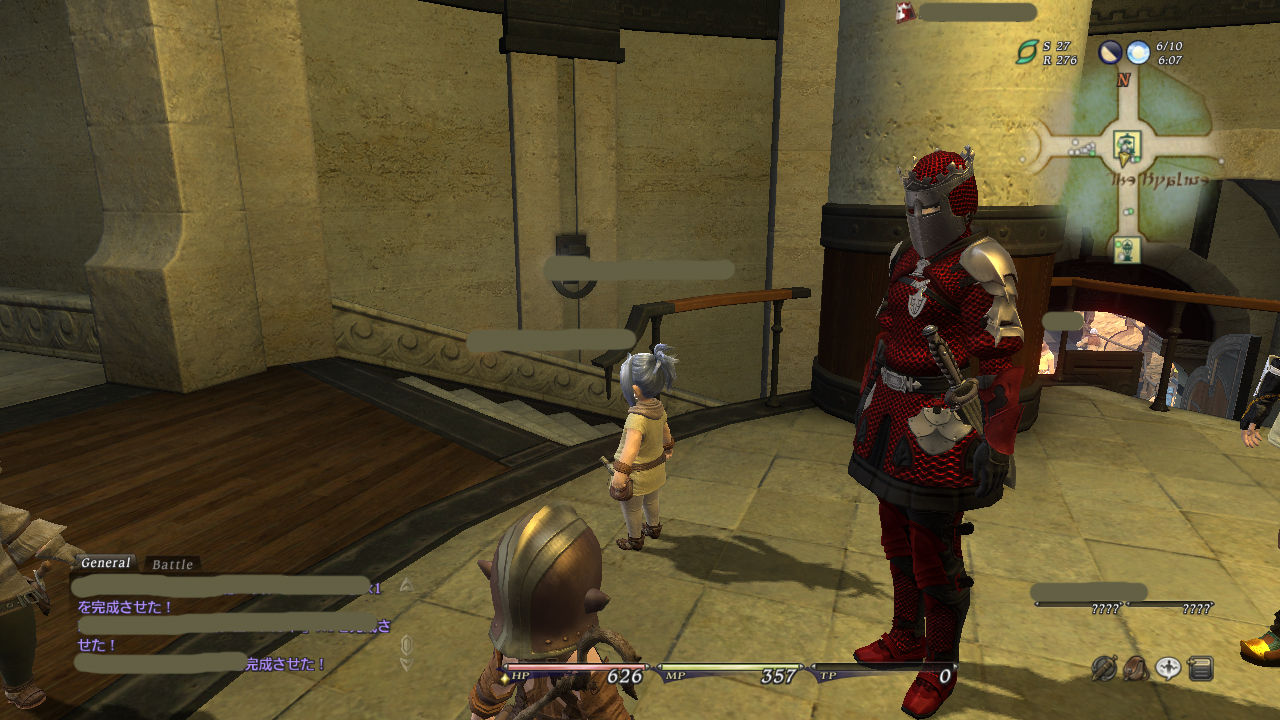Select the southern lantern marker on minimap

pos(1127,249)
